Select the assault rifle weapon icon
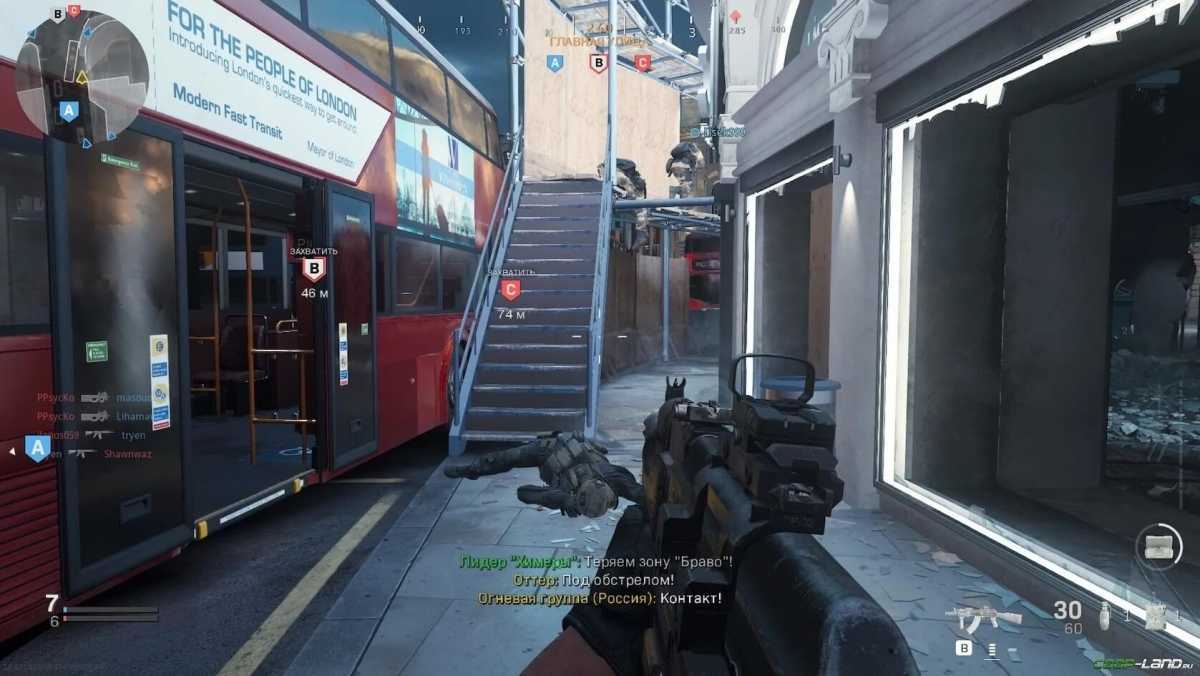The width and height of the screenshot is (1200, 676). coord(984,617)
